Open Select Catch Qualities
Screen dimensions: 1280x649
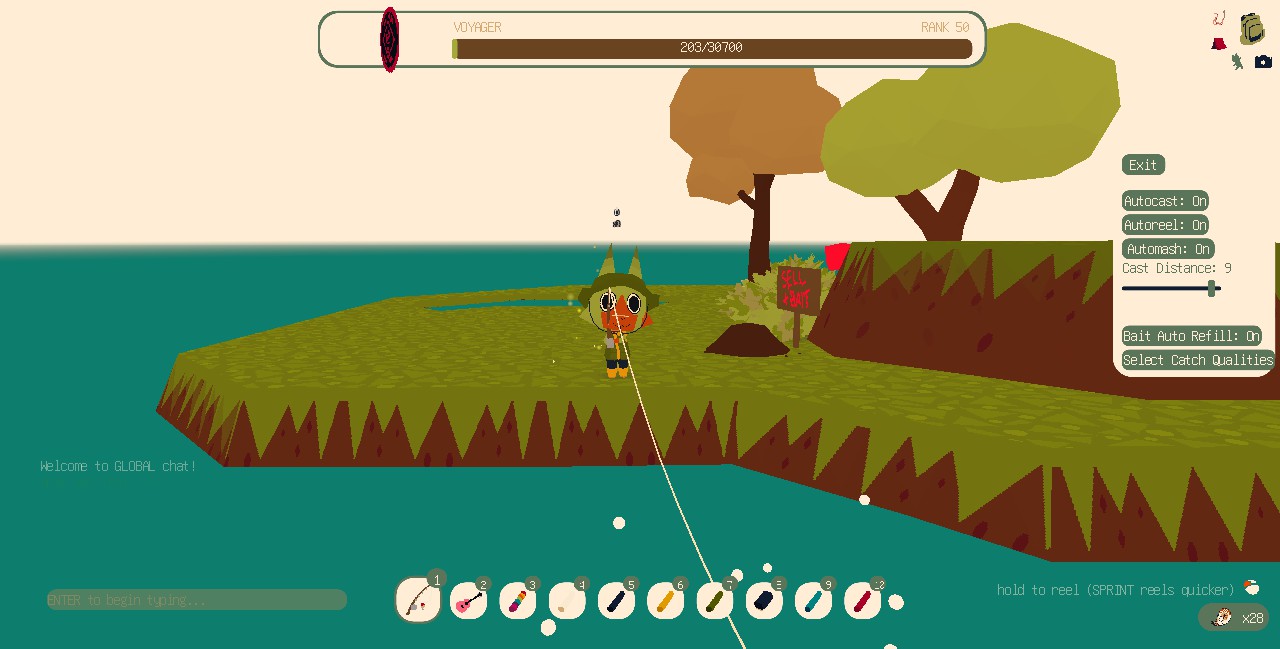pyautogui.click(x=1198, y=360)
